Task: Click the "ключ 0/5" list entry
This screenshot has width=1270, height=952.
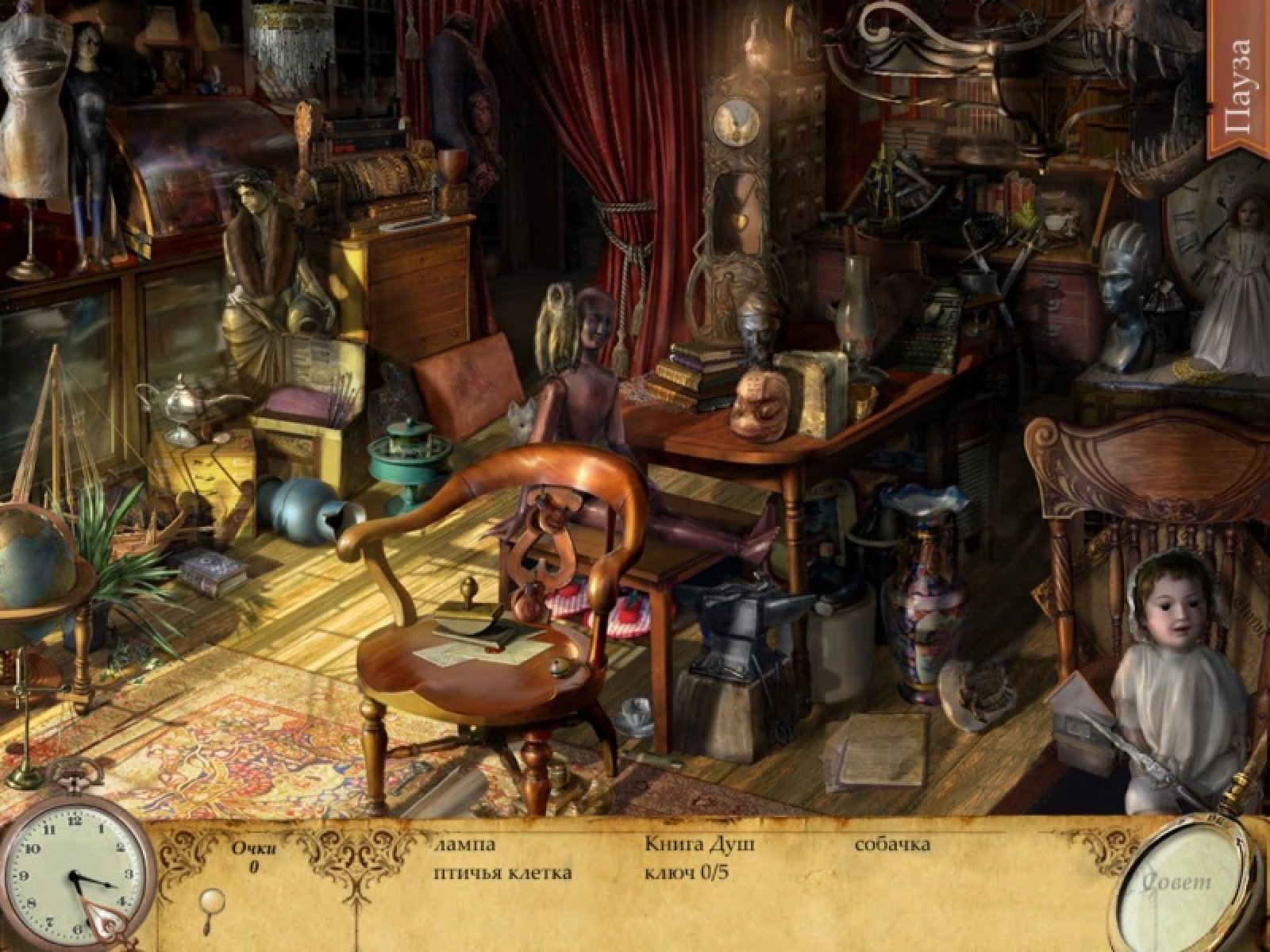Action: coord(687,873)
